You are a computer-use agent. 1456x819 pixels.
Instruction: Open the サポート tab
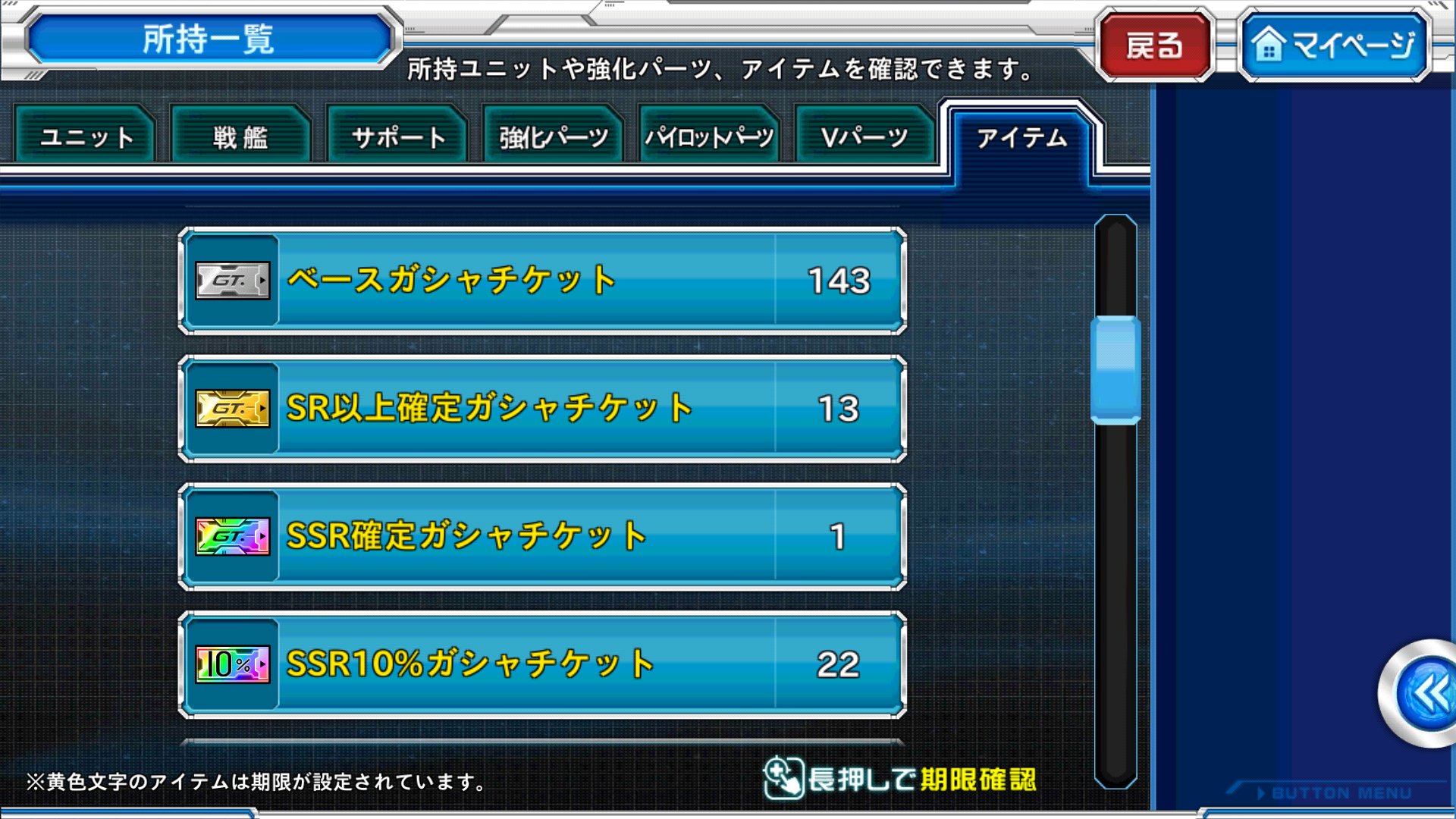click(397, 137)
